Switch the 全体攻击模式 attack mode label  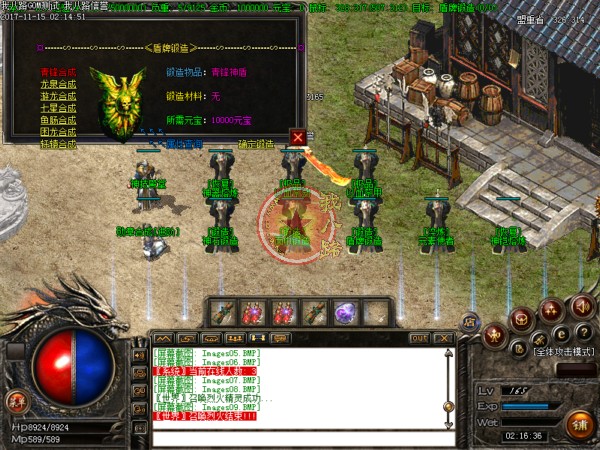tap(563, 352)
